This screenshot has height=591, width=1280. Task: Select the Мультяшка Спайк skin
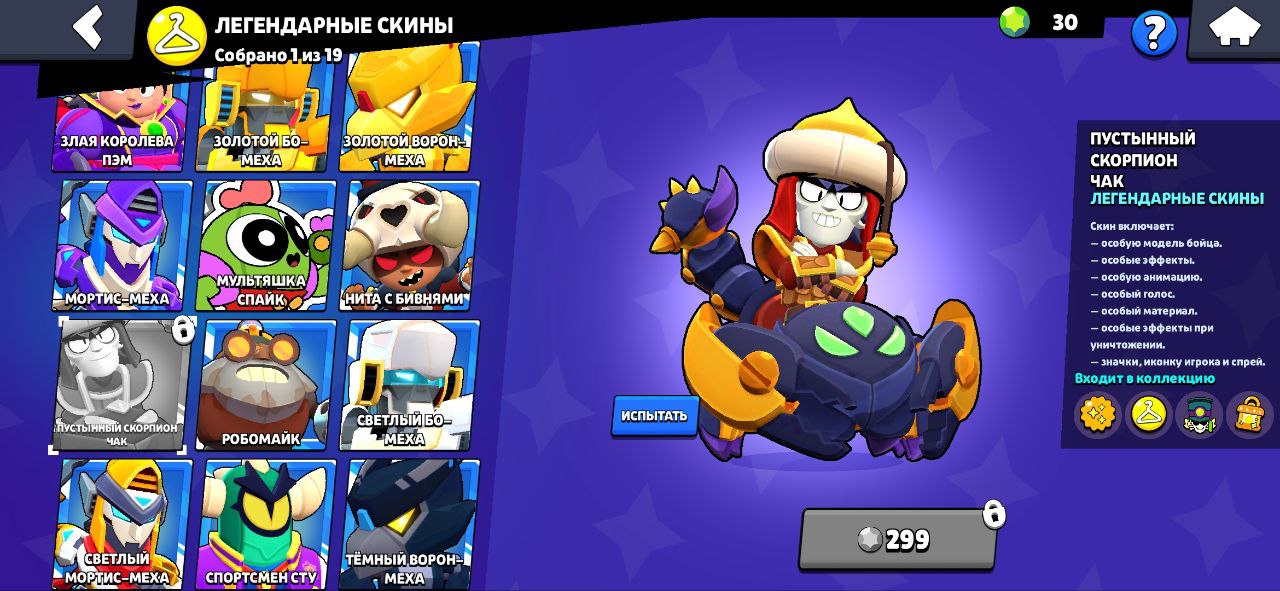pos(266,245)
